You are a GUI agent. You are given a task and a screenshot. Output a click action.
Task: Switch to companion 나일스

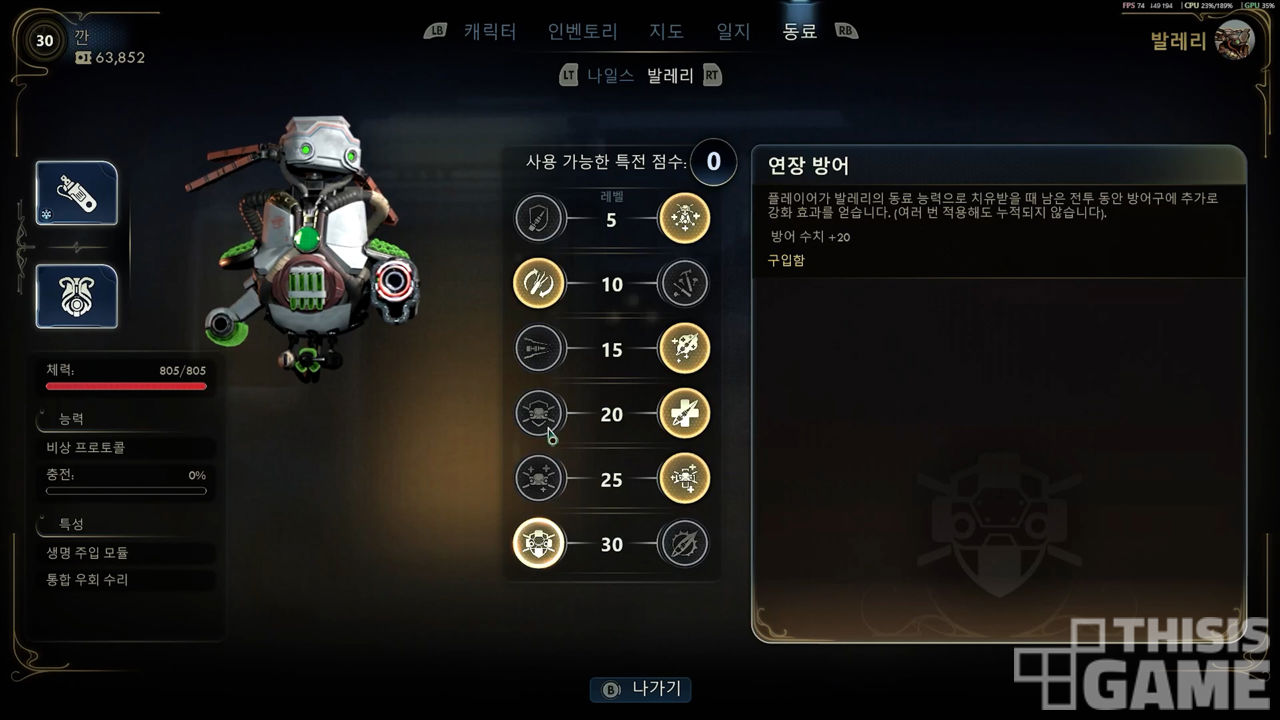[x=610, y=75]
